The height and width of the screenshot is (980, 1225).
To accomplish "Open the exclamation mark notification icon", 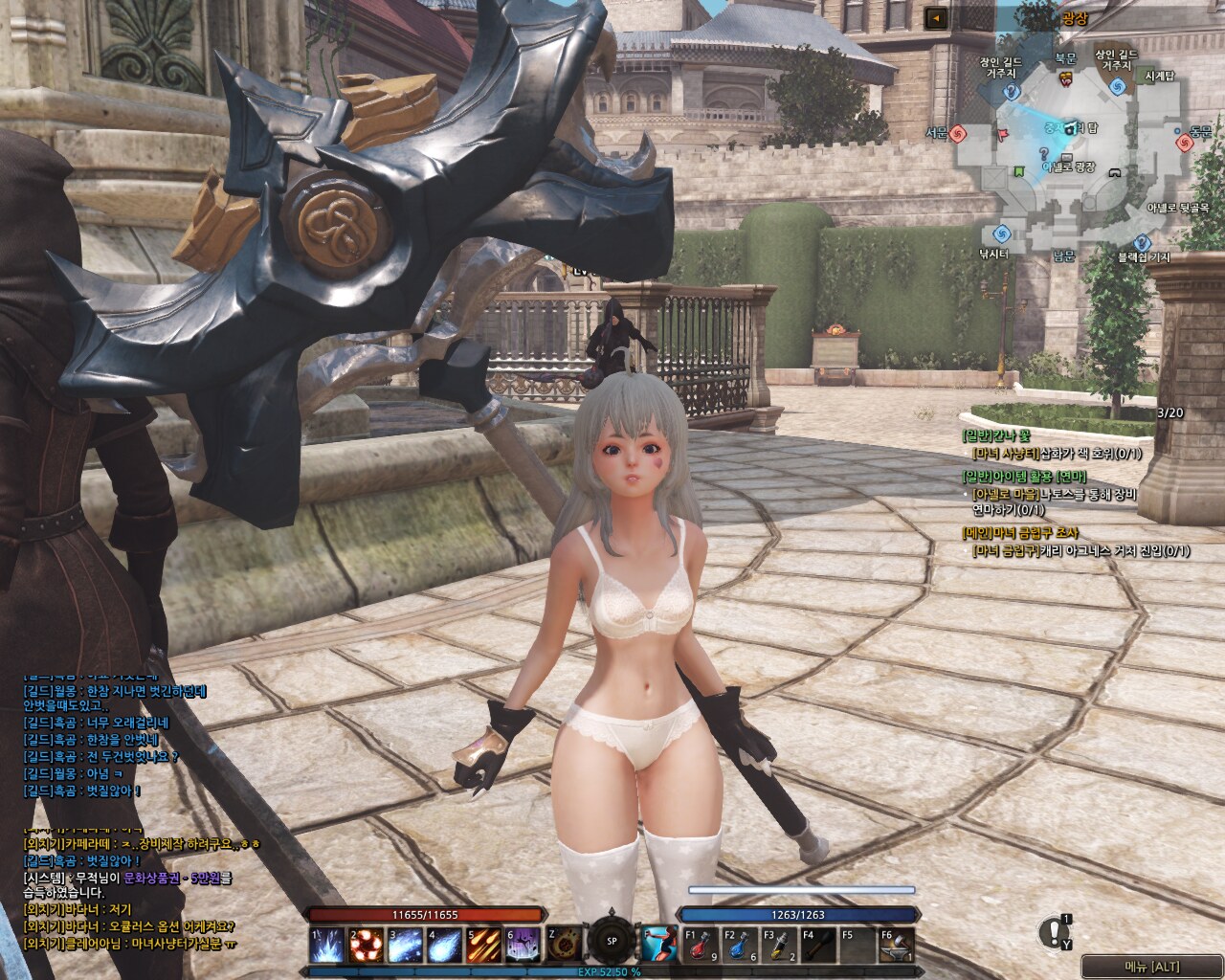I will point(1055,930).
